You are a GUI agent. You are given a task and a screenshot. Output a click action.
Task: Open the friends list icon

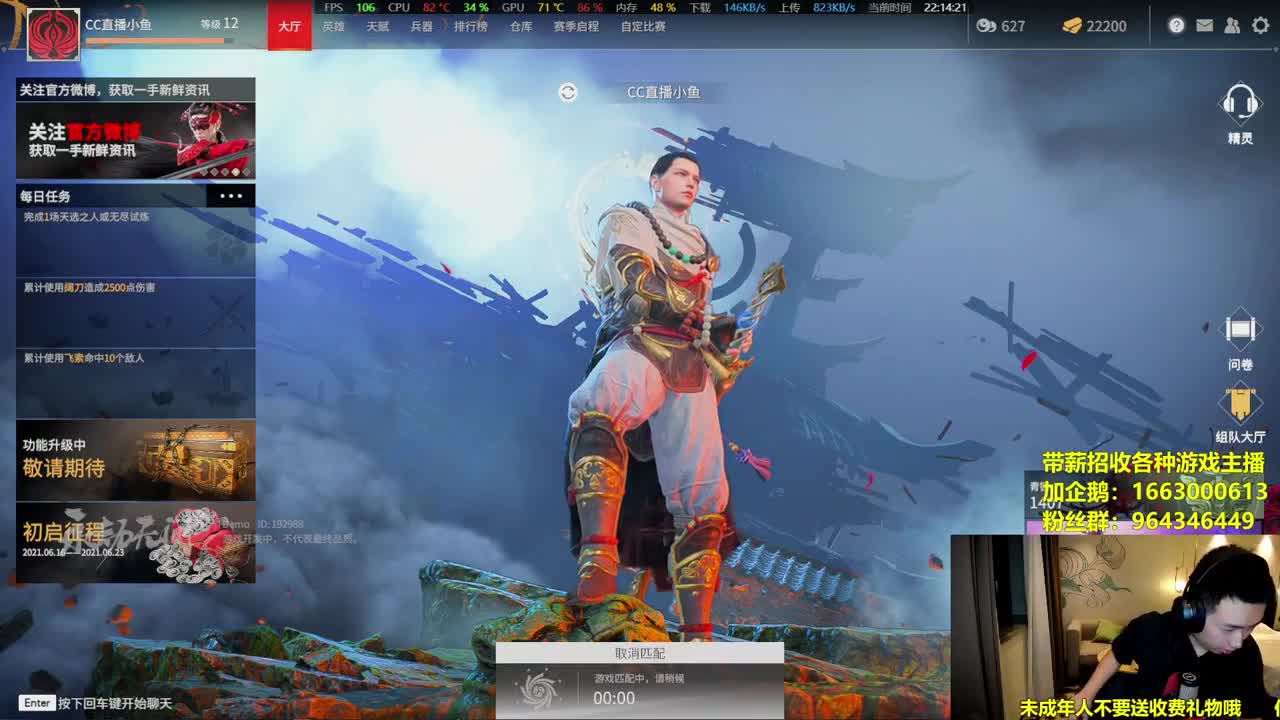1231,27
